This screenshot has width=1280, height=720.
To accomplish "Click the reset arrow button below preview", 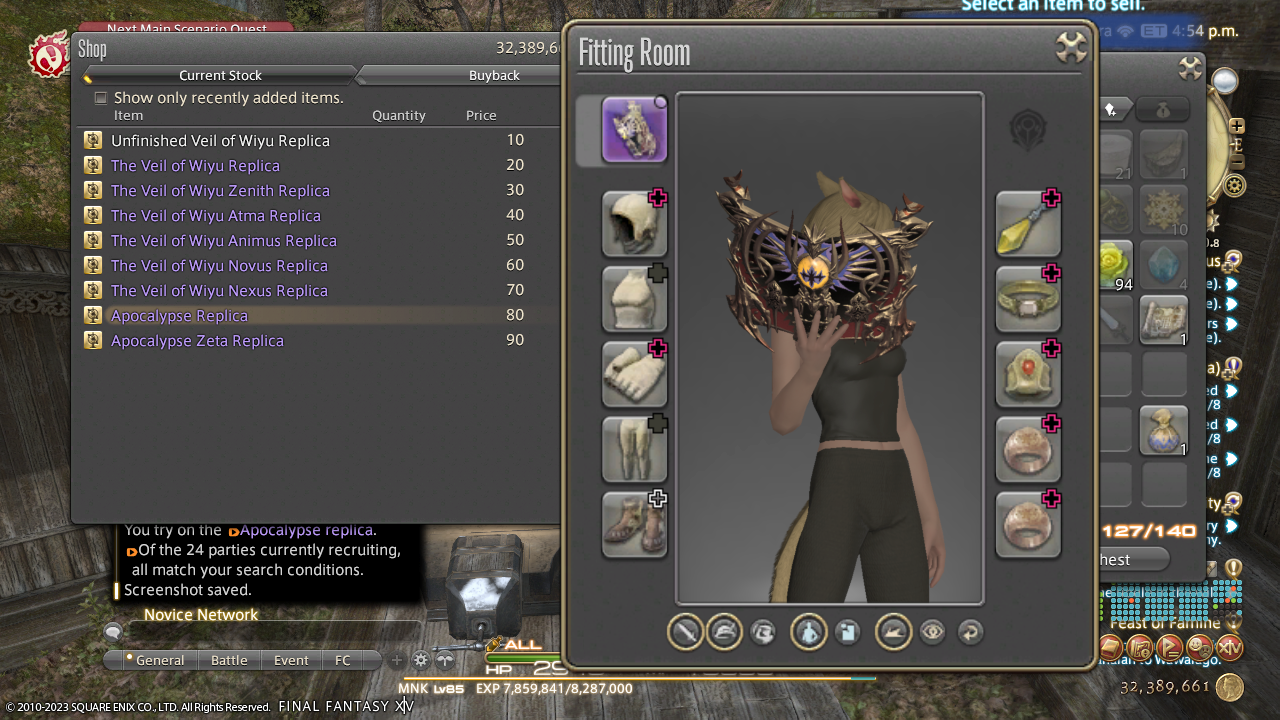I will pyautogui.click(x=969, y=632).
